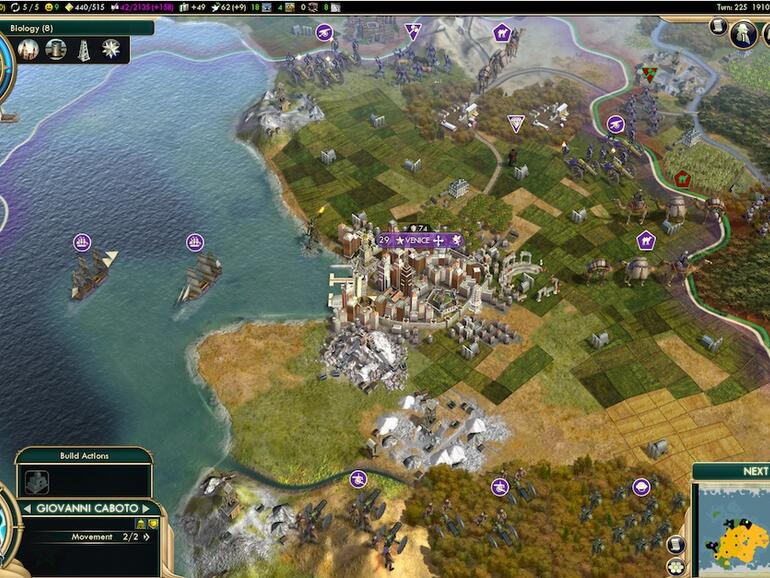Select the first building icon under Biology
Screen dimensions: 770x578
(29, 48)
